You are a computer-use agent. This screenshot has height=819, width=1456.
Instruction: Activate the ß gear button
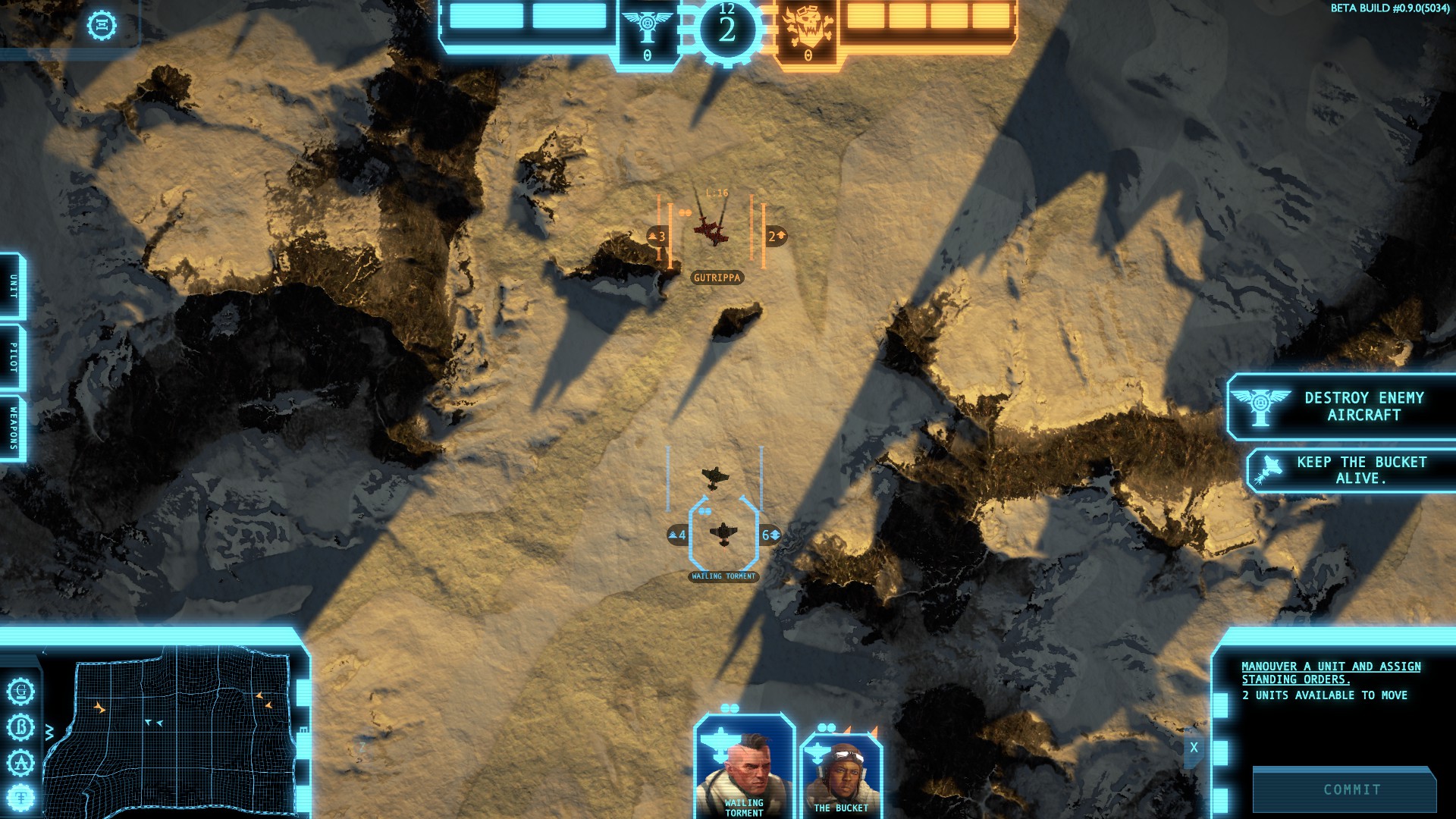coord(21,727)
